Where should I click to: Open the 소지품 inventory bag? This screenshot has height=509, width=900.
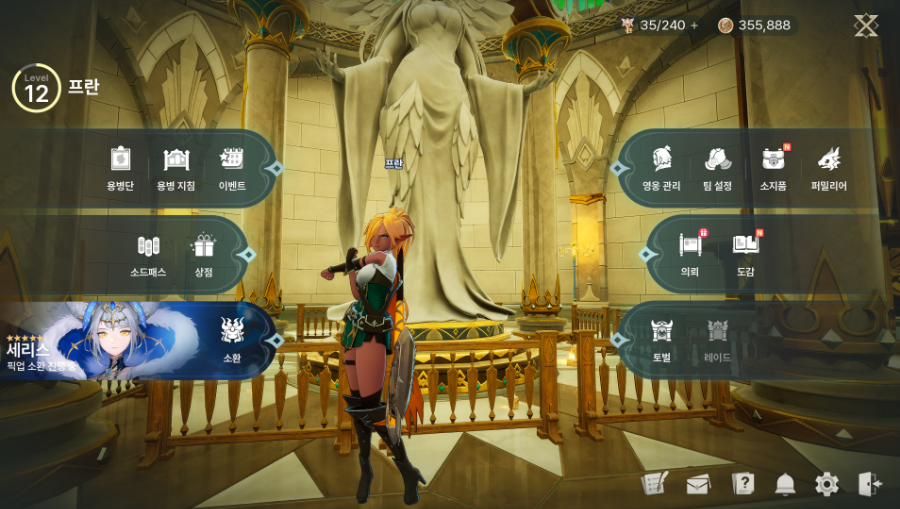[773, 167]
